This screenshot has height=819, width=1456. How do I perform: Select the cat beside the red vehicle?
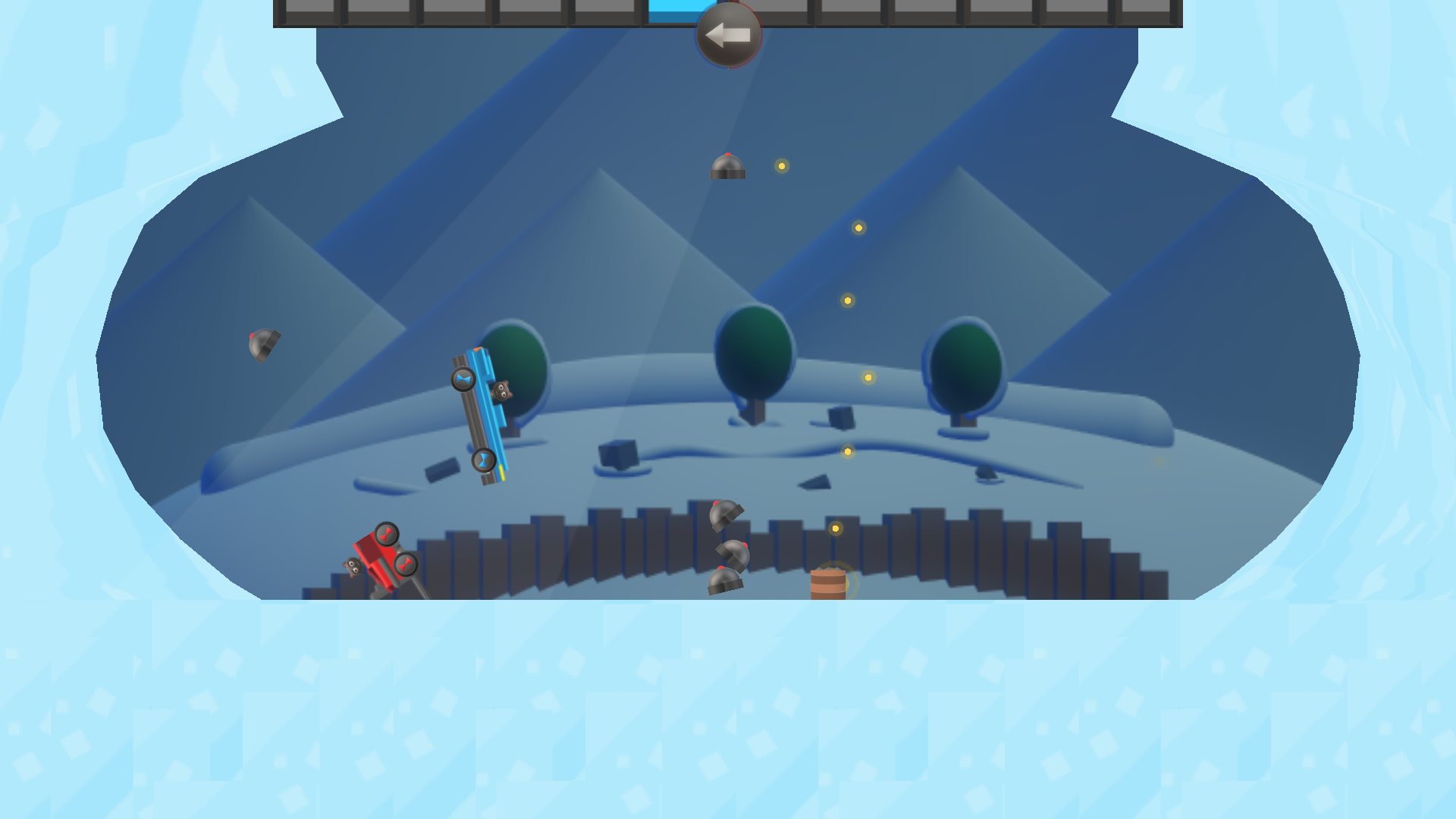coord(353,566)
